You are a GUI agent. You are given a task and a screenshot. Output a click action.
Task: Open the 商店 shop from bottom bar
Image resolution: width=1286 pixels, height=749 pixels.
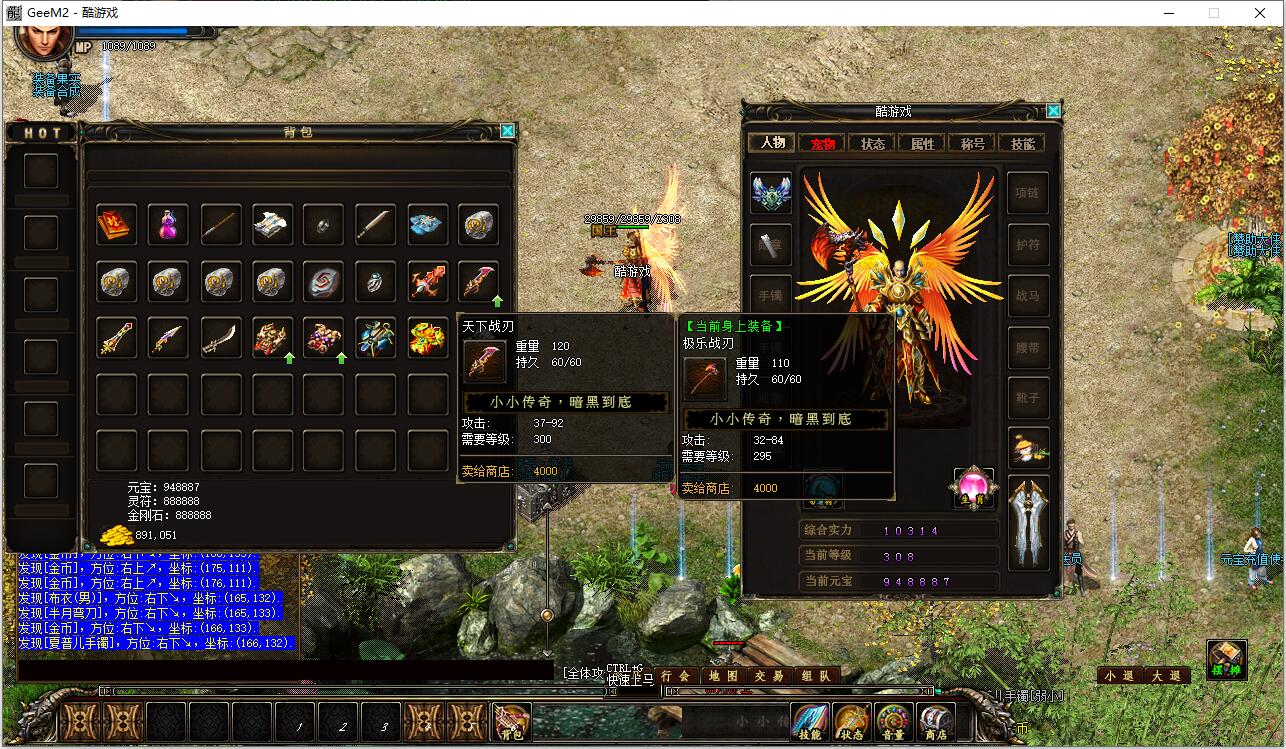pyautogui.click(x=935, y=722)
